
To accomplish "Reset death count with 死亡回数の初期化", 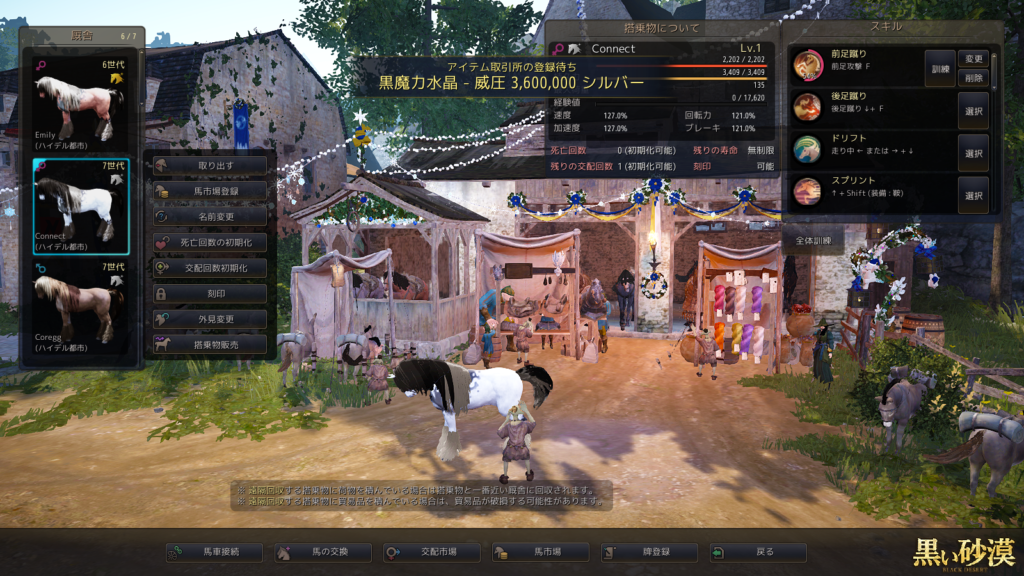I will pyautogui.click(x=210, y=242).
